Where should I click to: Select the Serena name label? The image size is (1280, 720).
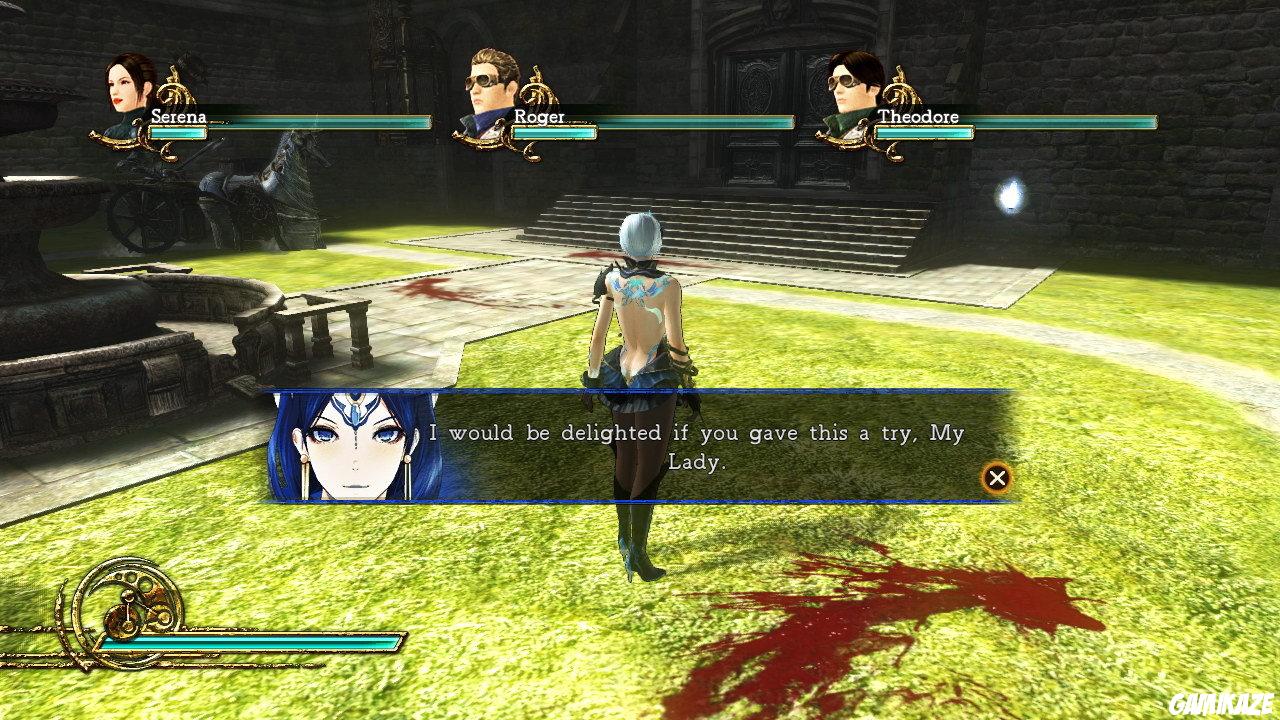click(x=177, y=117)
